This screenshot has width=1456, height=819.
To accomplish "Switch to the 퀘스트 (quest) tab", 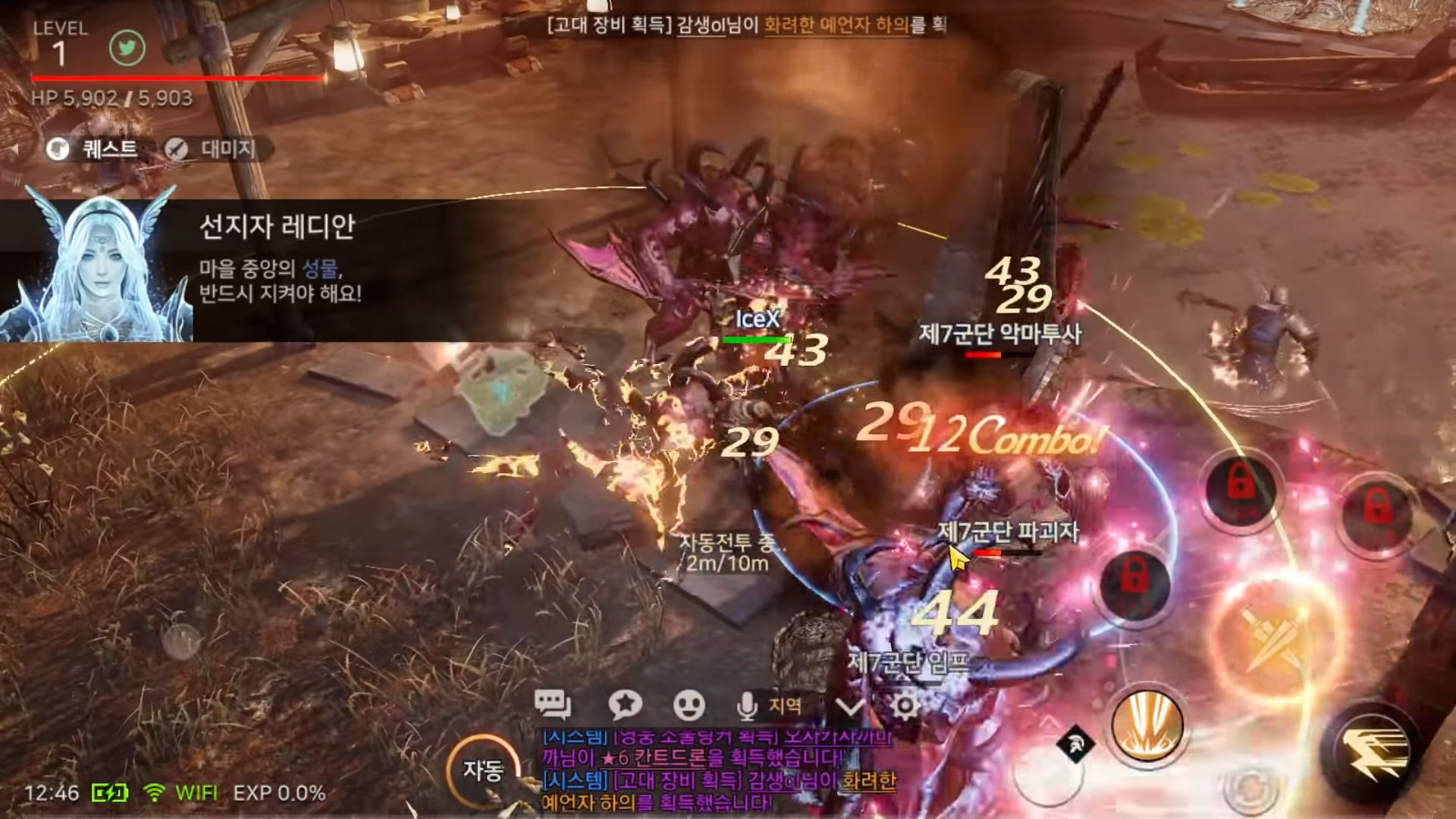I will [x=94, y=149].
